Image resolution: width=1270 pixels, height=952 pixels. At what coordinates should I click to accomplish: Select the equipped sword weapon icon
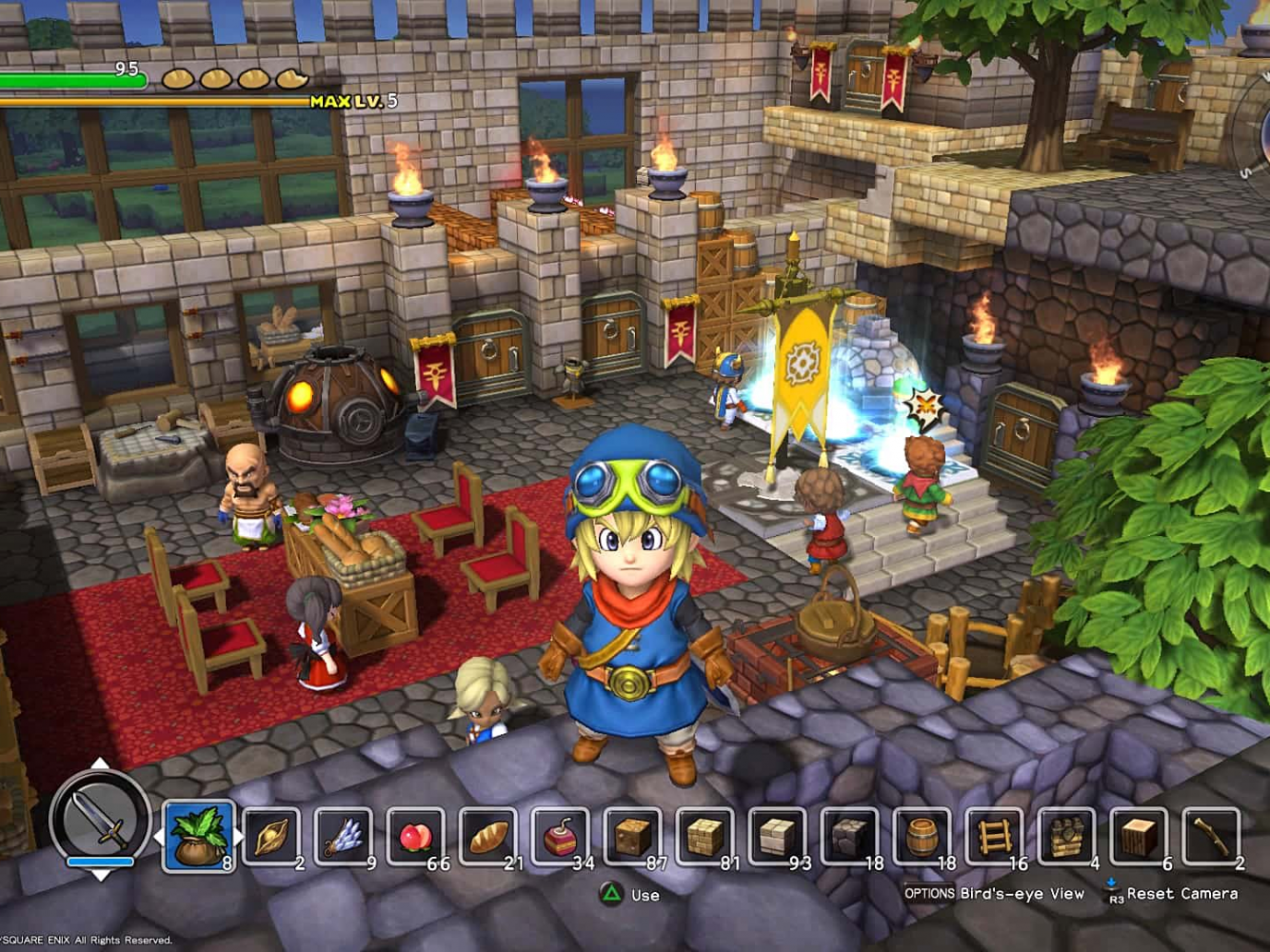pos(100,818)
